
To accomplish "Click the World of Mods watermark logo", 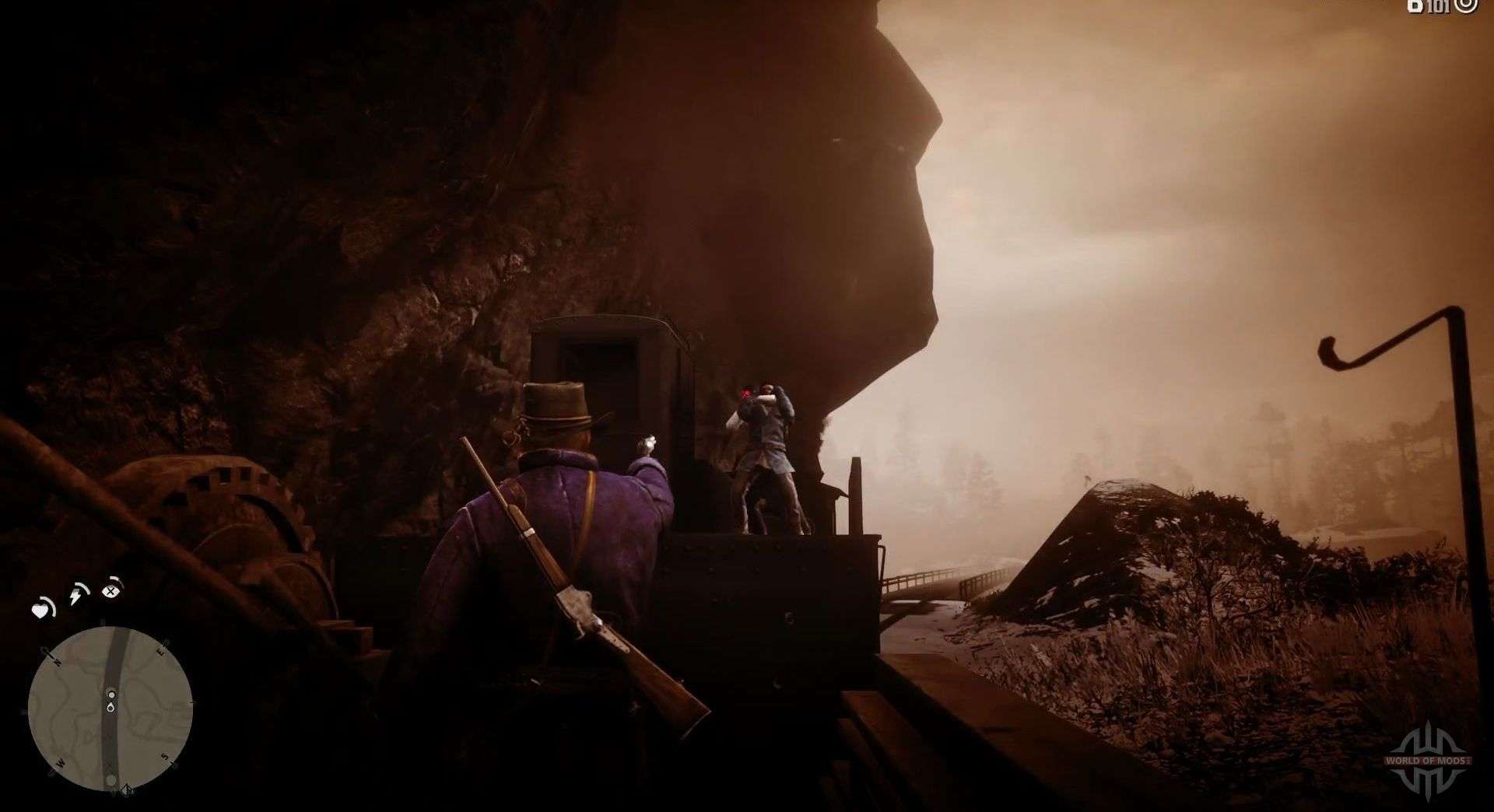I will (1428, 760).
